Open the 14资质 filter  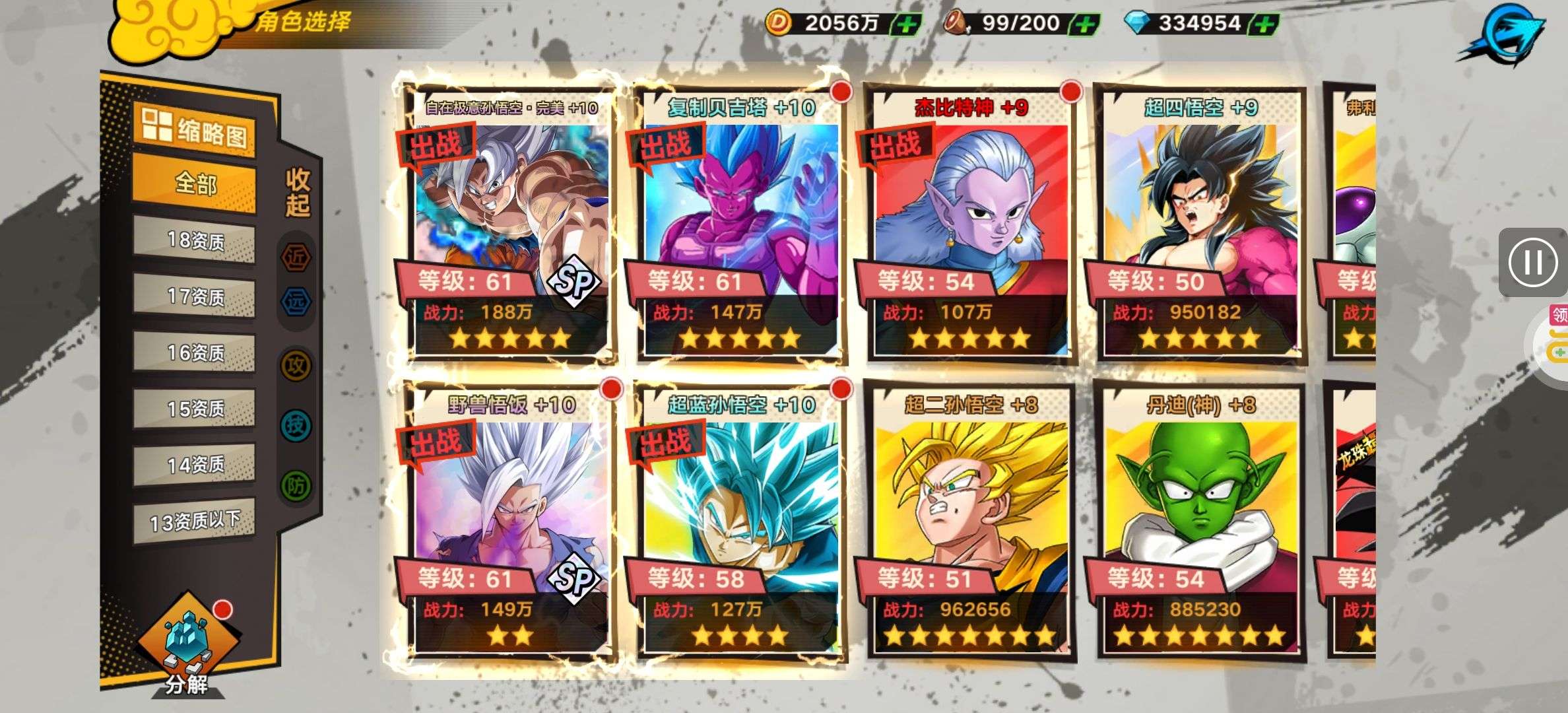coord(195,465)
